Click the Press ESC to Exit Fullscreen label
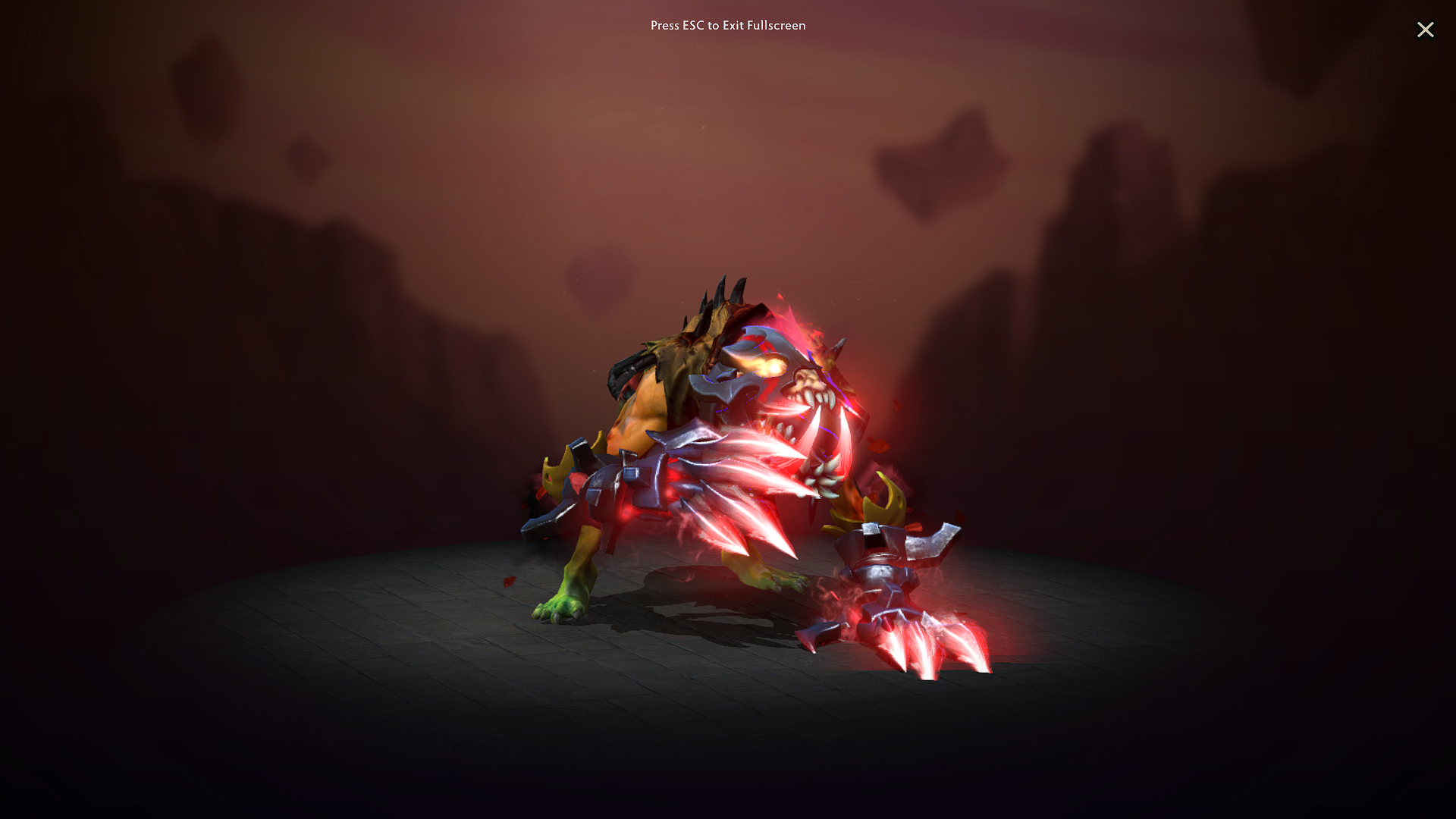 tap(727, 25)
